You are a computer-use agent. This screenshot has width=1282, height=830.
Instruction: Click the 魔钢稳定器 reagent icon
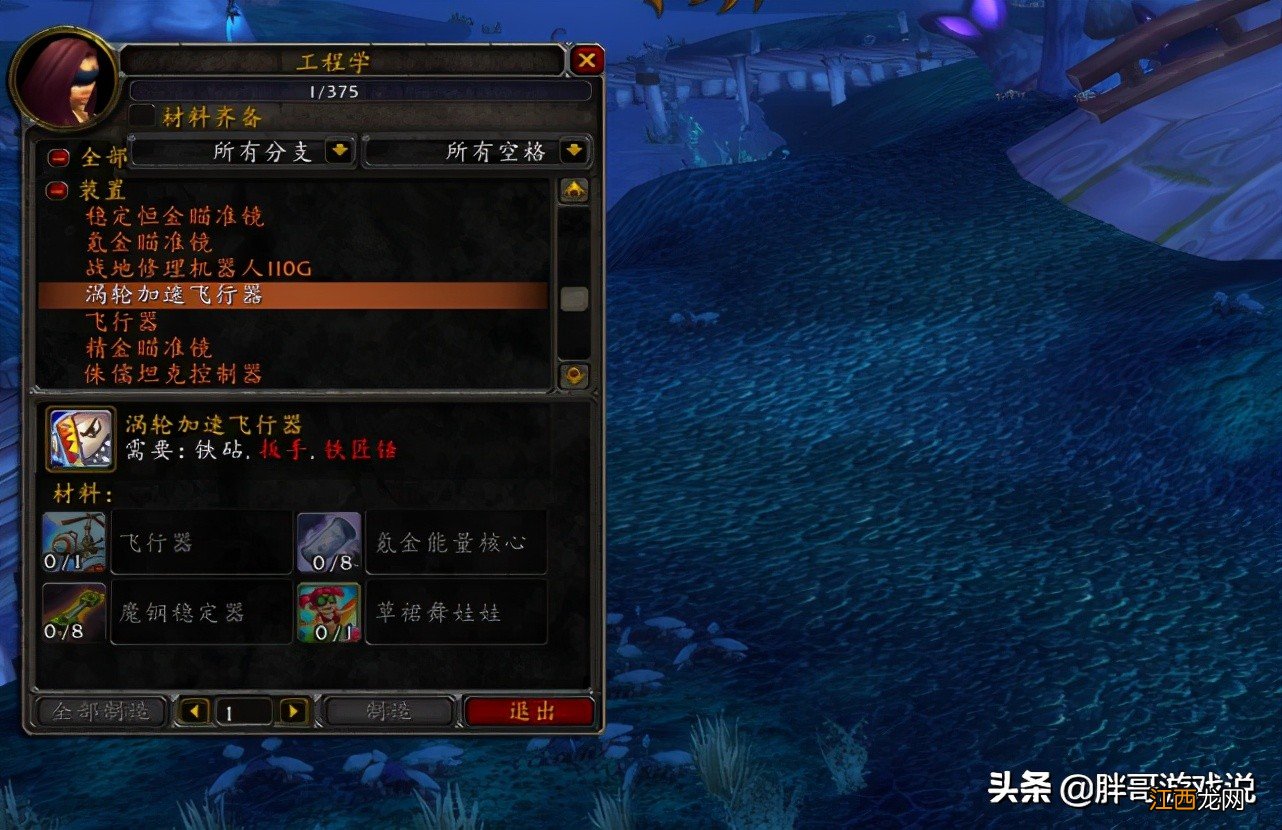(74, 611)
